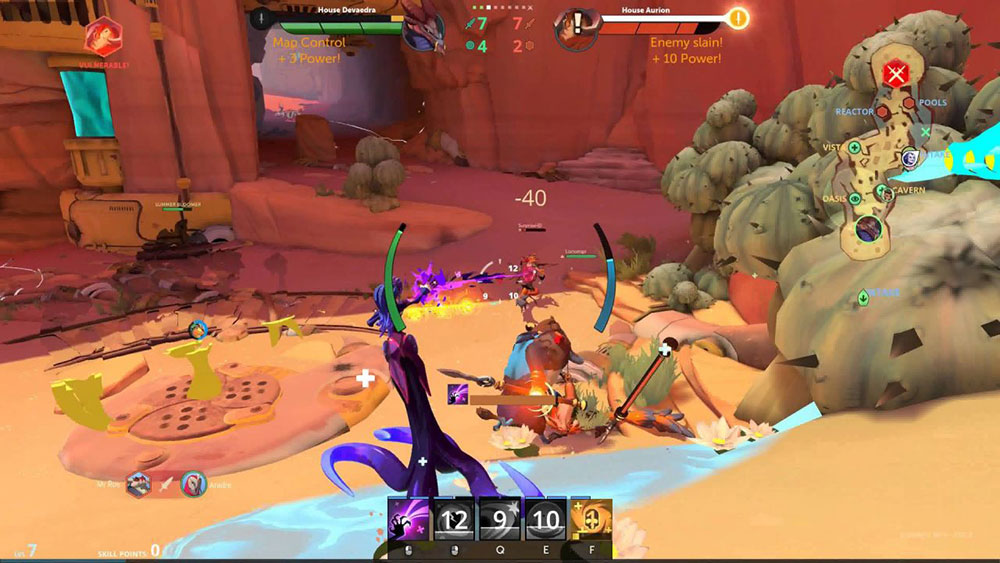The image size is (1000, 563).
Task: Click the orange exclamation alert on Aurion bar
Action: [737, 18]
